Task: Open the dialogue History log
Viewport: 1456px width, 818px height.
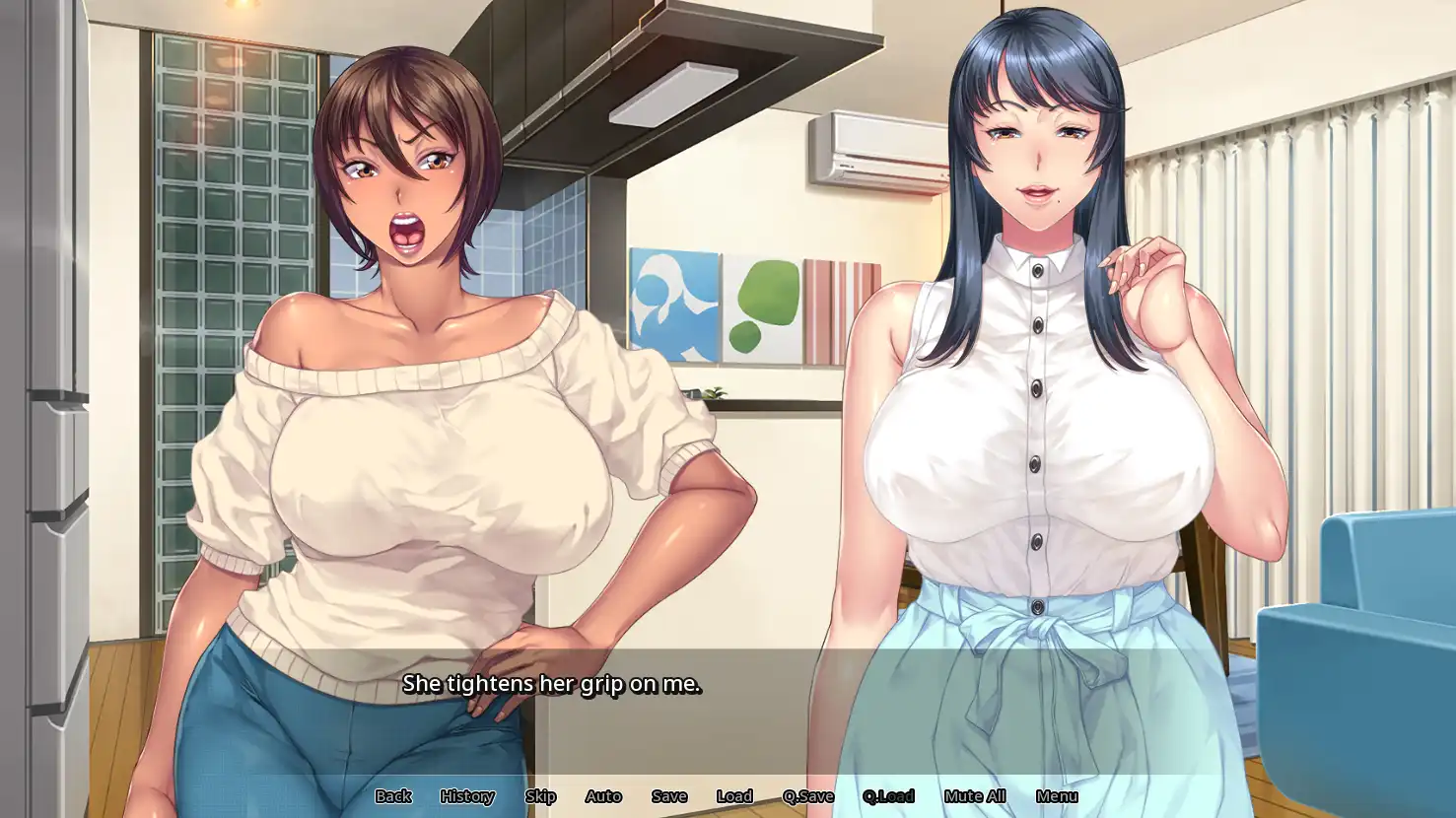Action: (x=467, y=796)
